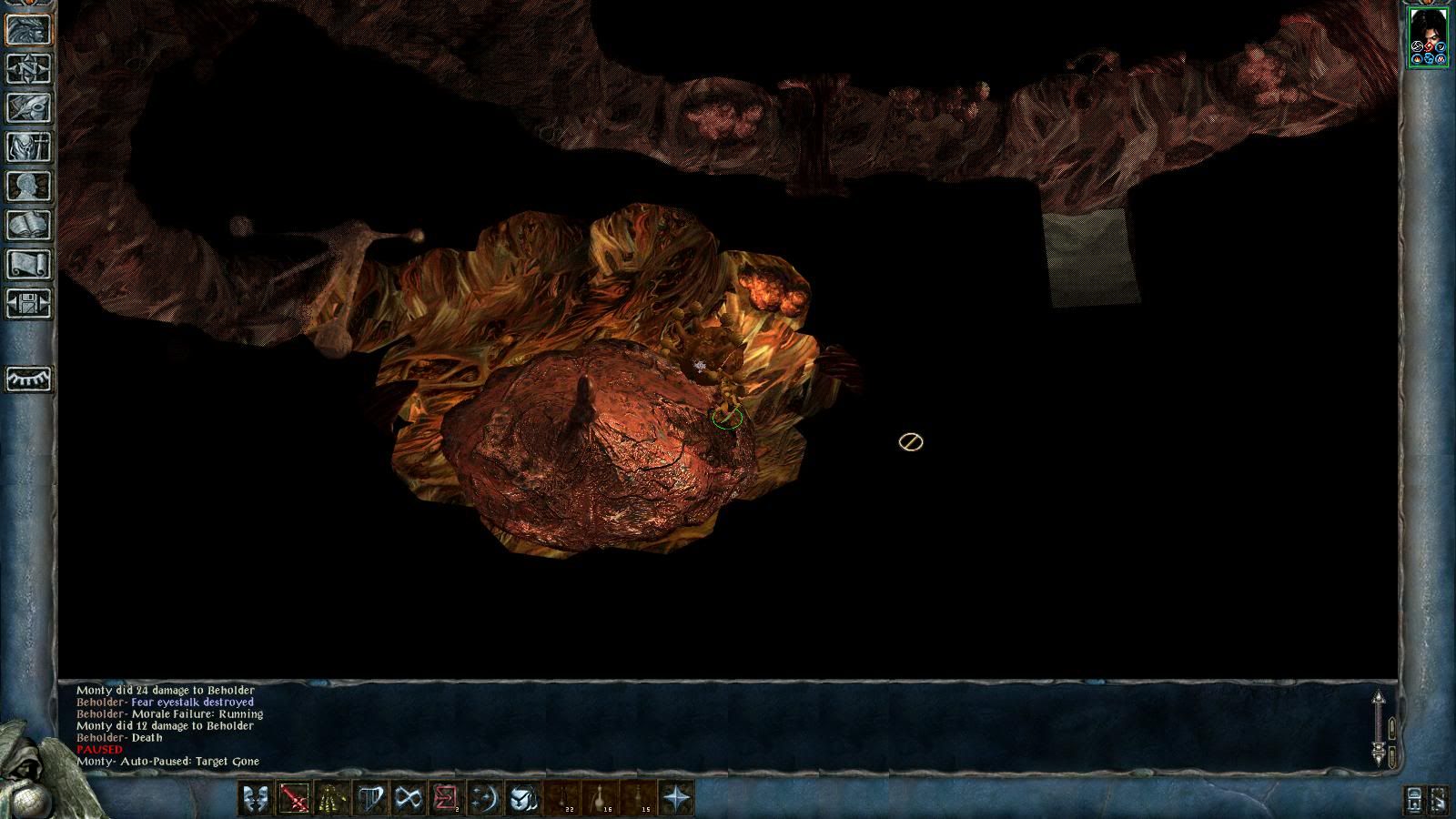The width and height of the screenshot is (1456, 819).
Task: Cast the red rune quick spell
Action: click(447, 799)
